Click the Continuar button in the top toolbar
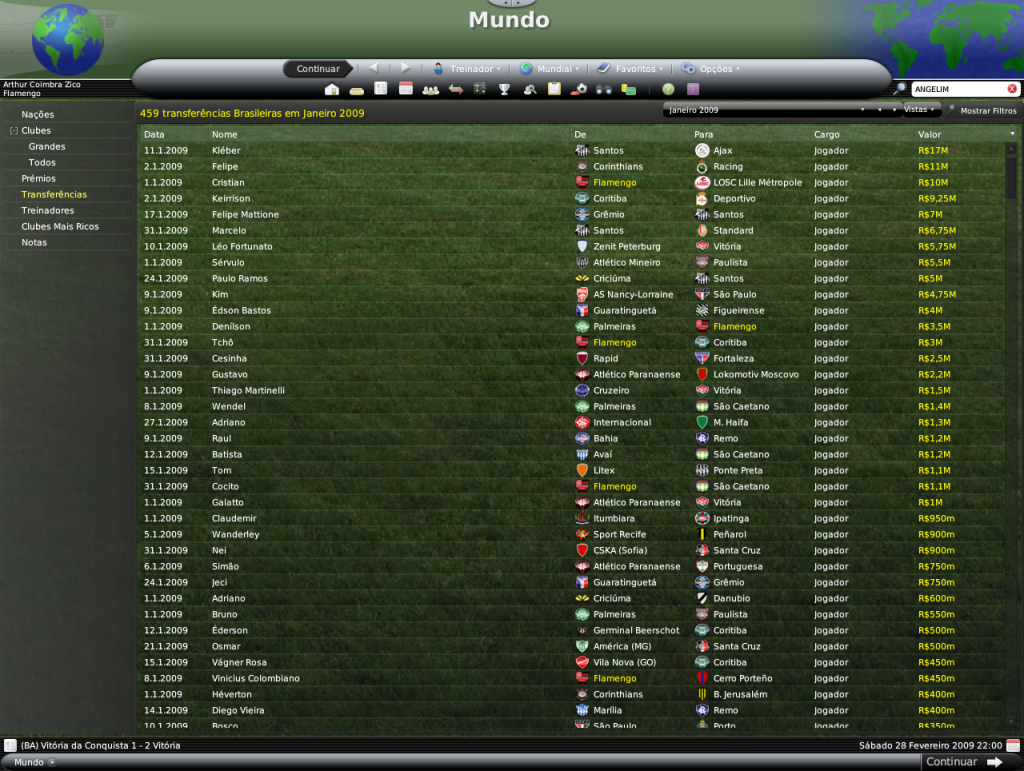 [318, 69]
